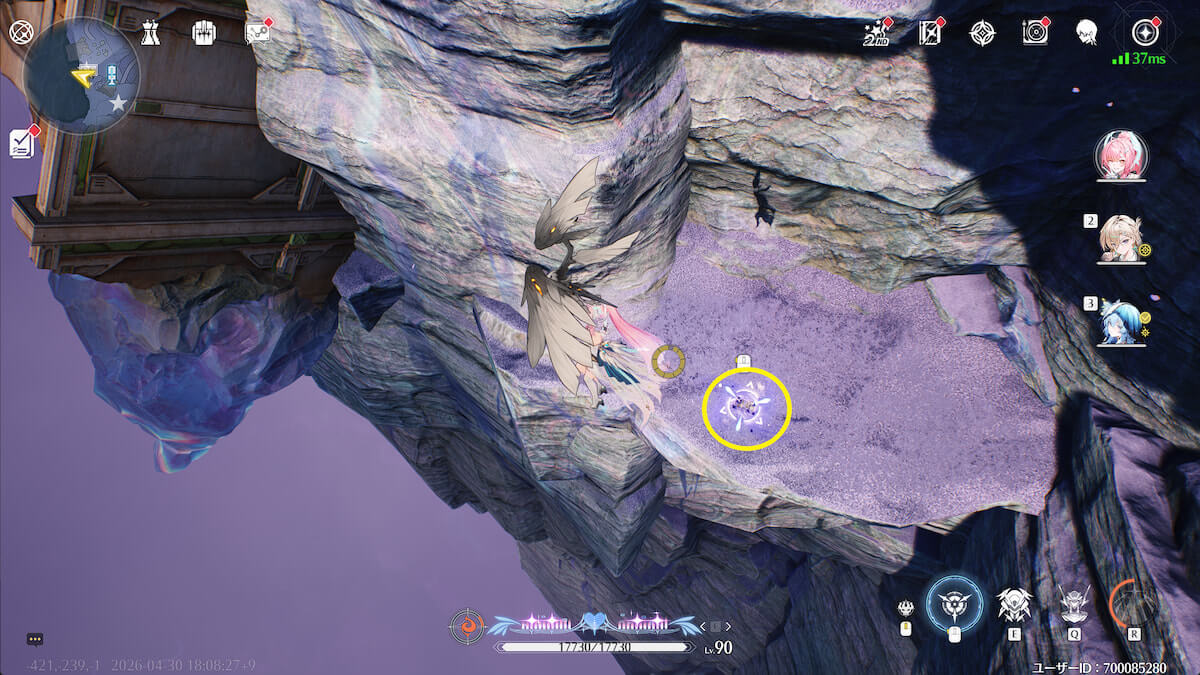1200x675 pixels.
Task: Open the four-point compass star icon
Action: (x=982, y=32)
